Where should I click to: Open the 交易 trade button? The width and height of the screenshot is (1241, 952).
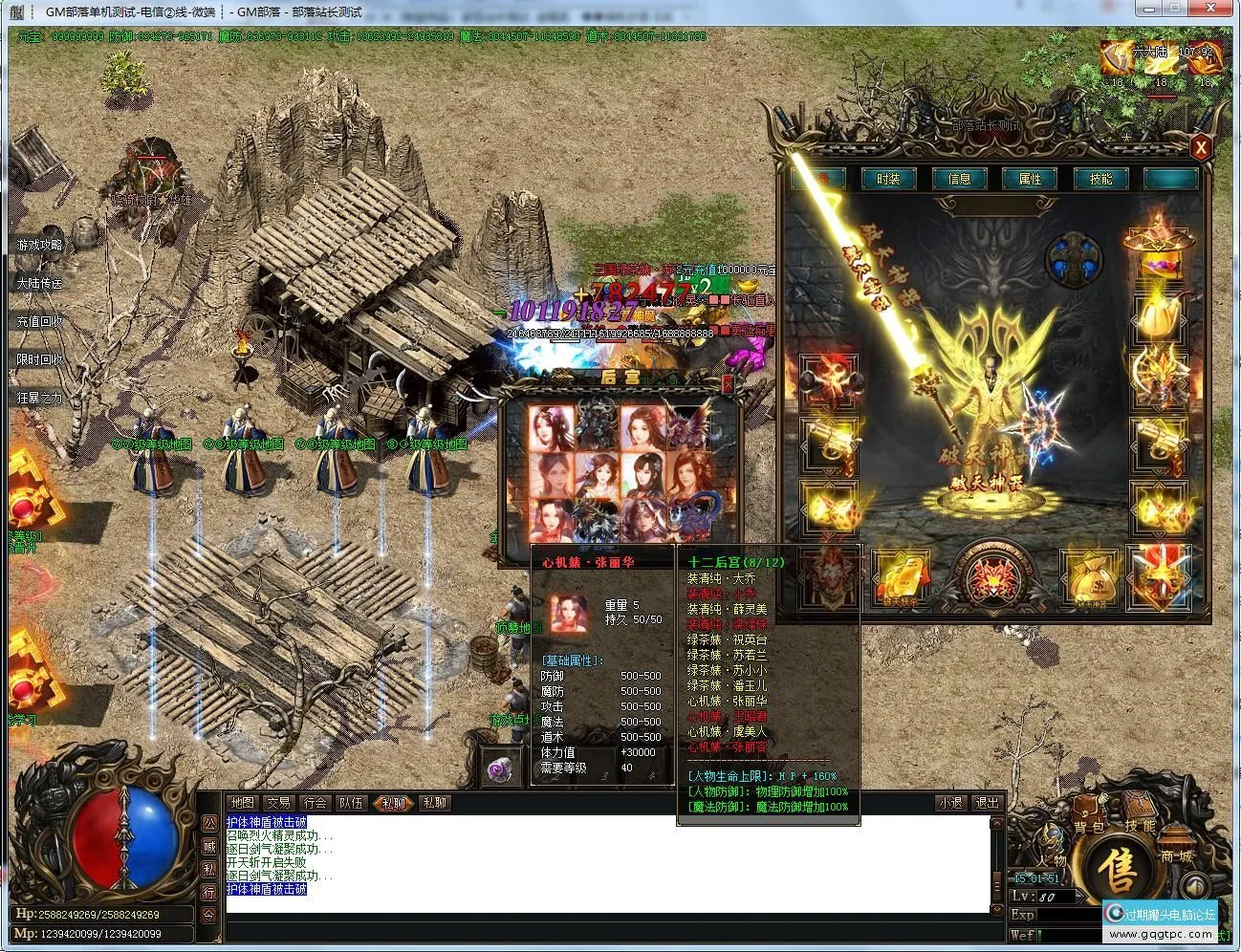pyautogui.click(x=278, y=803)
